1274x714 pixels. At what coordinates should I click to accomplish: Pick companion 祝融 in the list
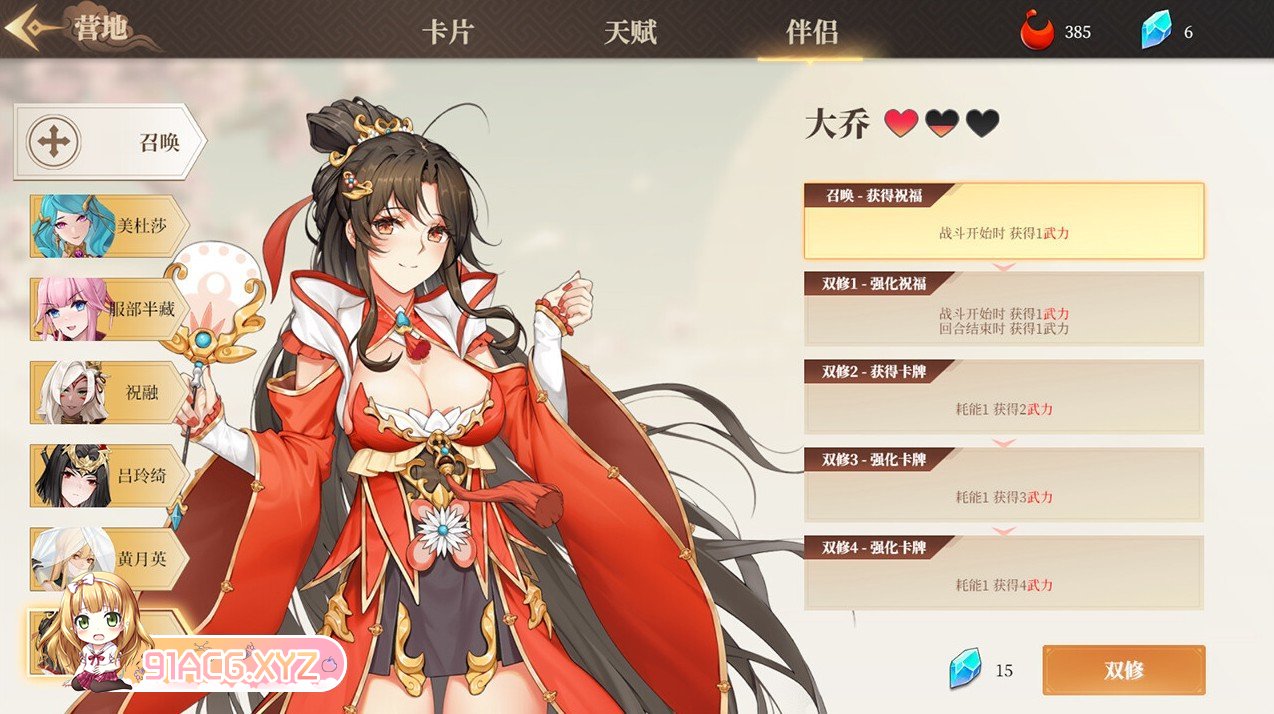[x=108, y=393]
